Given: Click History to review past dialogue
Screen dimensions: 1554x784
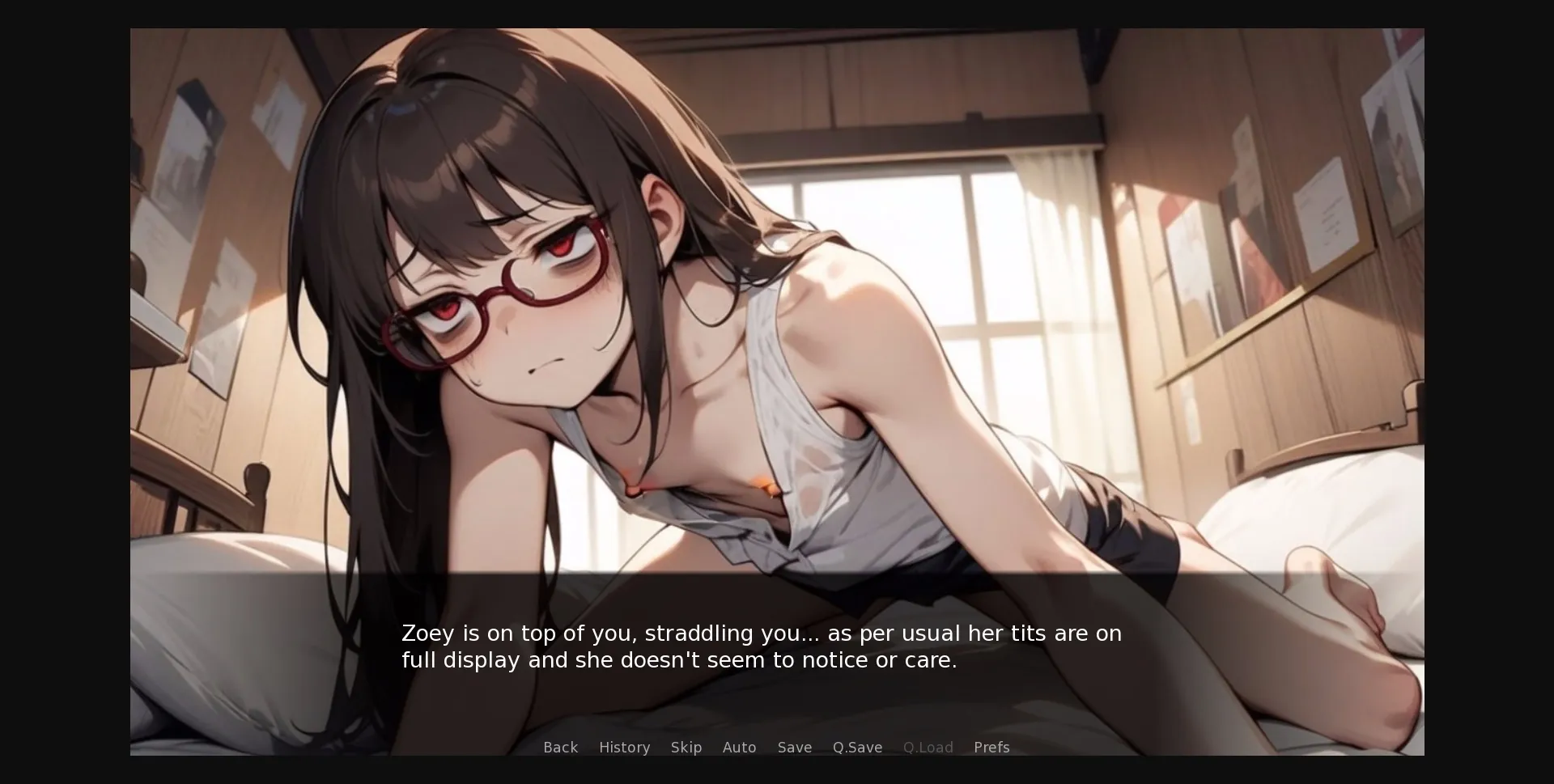Looking at the screenshot, I should point(624,748).
